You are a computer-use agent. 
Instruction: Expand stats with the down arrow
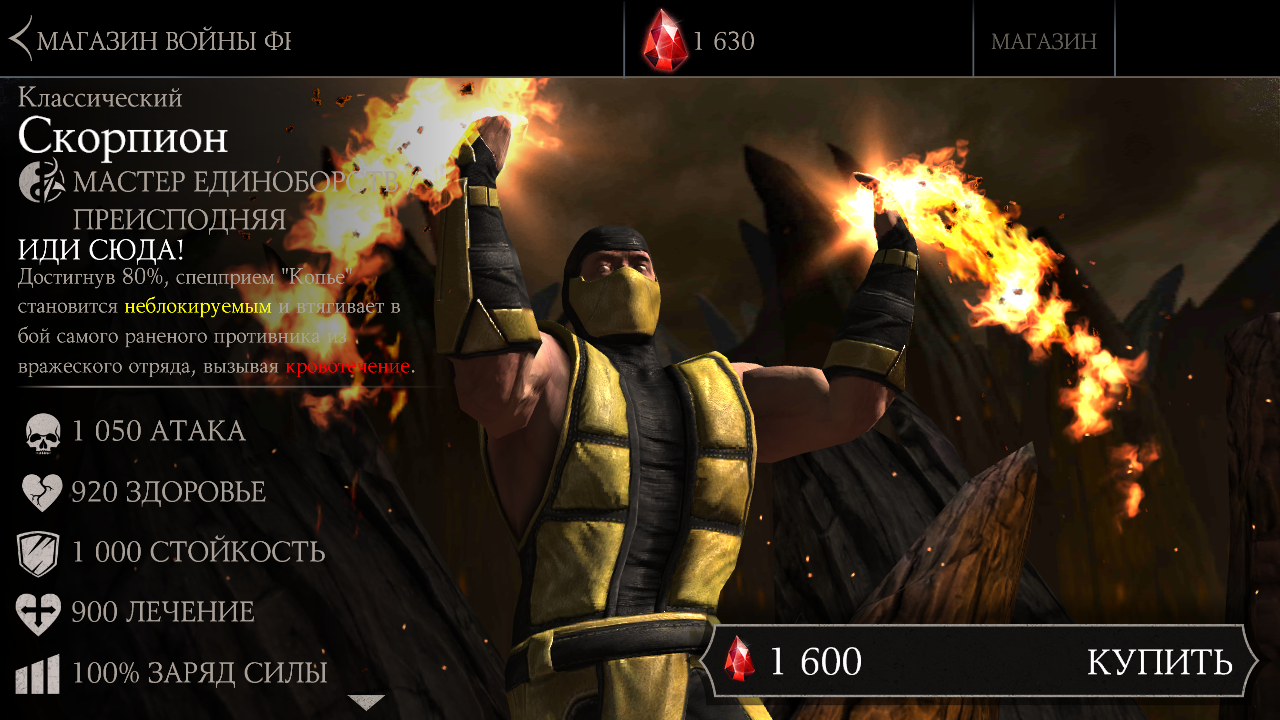point(366,702)
